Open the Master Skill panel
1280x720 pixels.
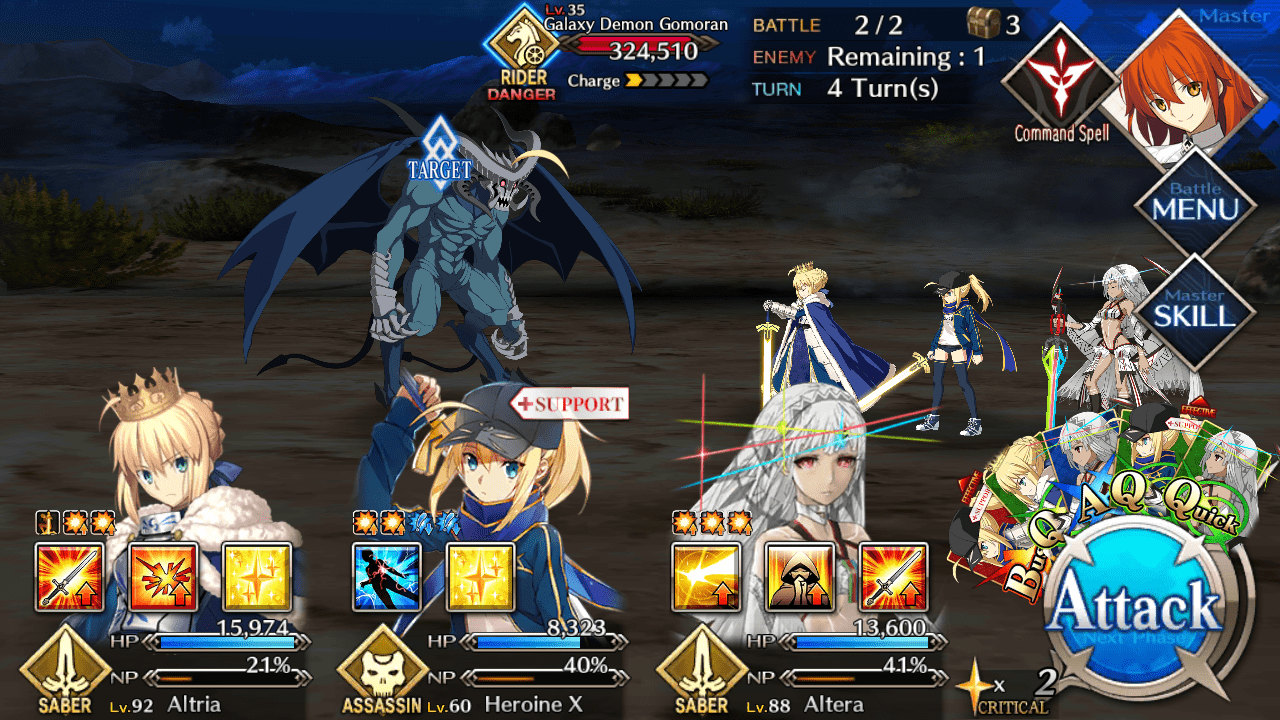(x=1195, y=311)
